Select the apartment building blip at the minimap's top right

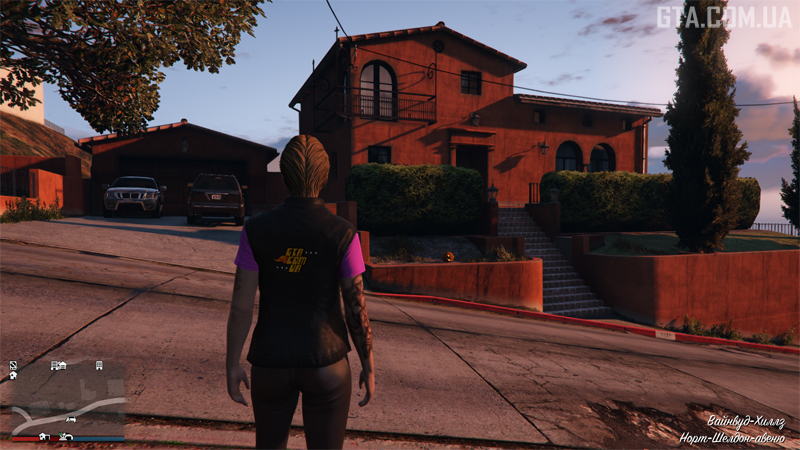tap(99, 366)
